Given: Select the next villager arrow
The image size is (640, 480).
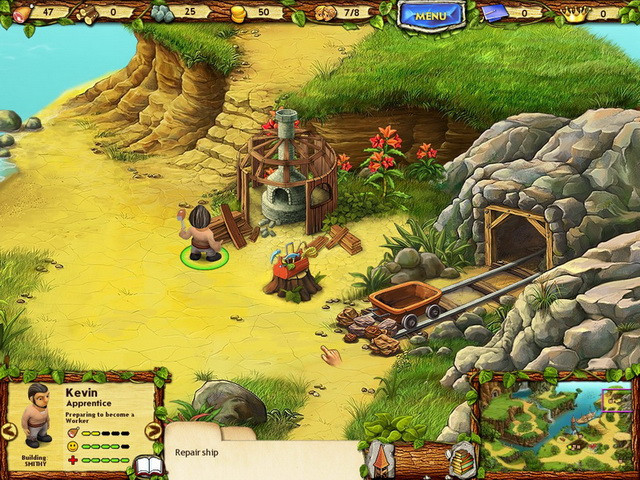Looking at the screenshot, I should pos(153,431).
